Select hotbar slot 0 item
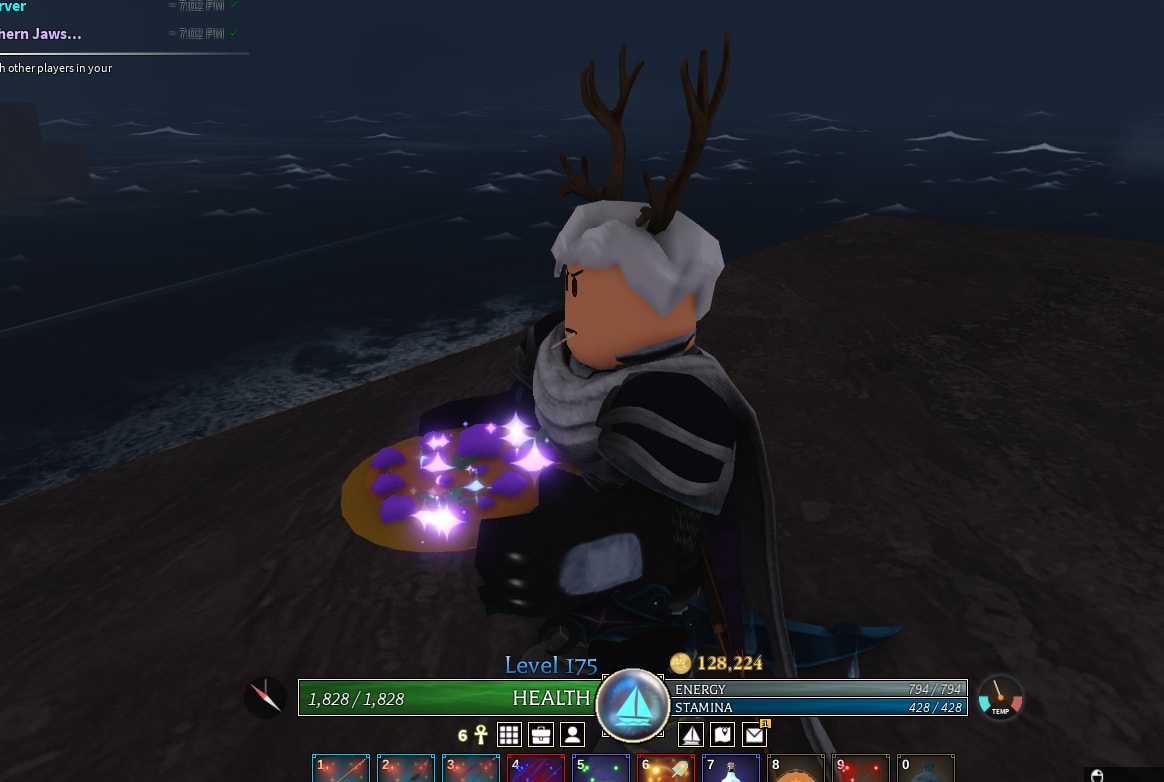 coord(926,768)
